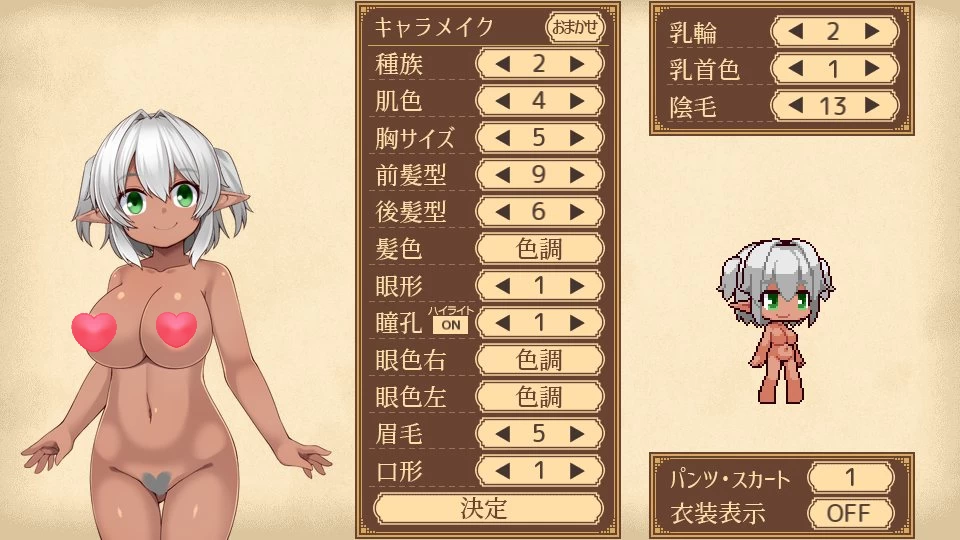The width and height of the screenshot is (960, 540).
Task: Decrease the 瞳孔 value with left arrow
Action: [x=503, y=323]
